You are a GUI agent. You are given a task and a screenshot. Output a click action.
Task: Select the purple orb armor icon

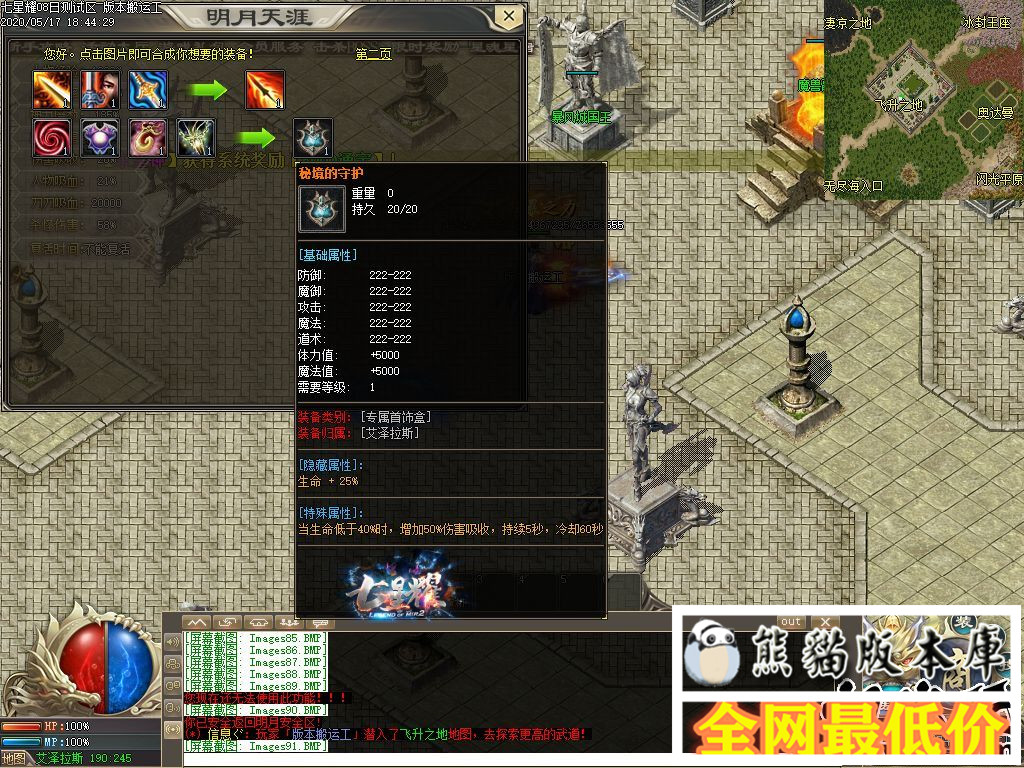(100, 138)
